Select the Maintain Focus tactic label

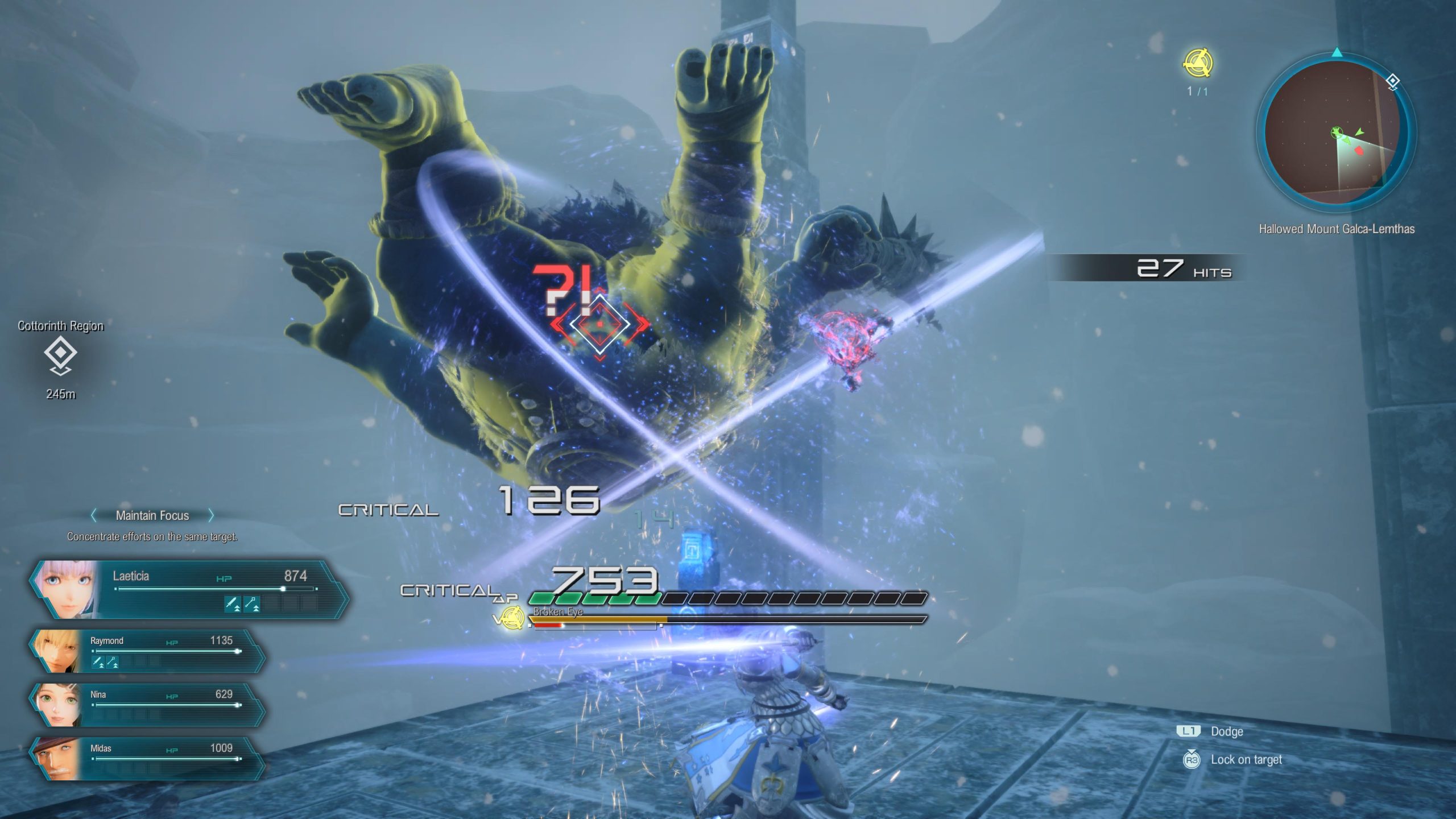tap(152, 515)
